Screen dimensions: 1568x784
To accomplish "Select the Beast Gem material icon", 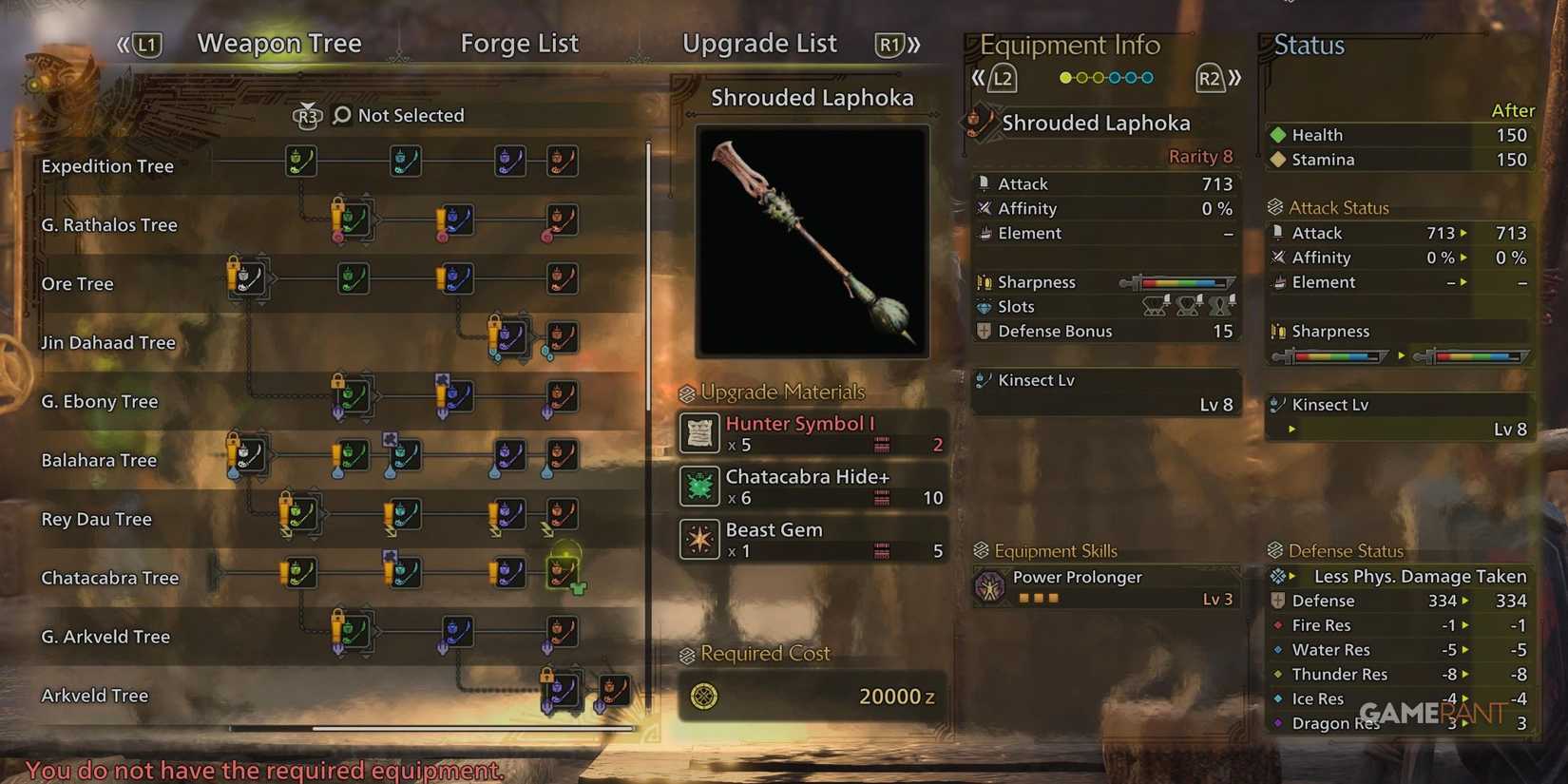I will coord(699,539).
